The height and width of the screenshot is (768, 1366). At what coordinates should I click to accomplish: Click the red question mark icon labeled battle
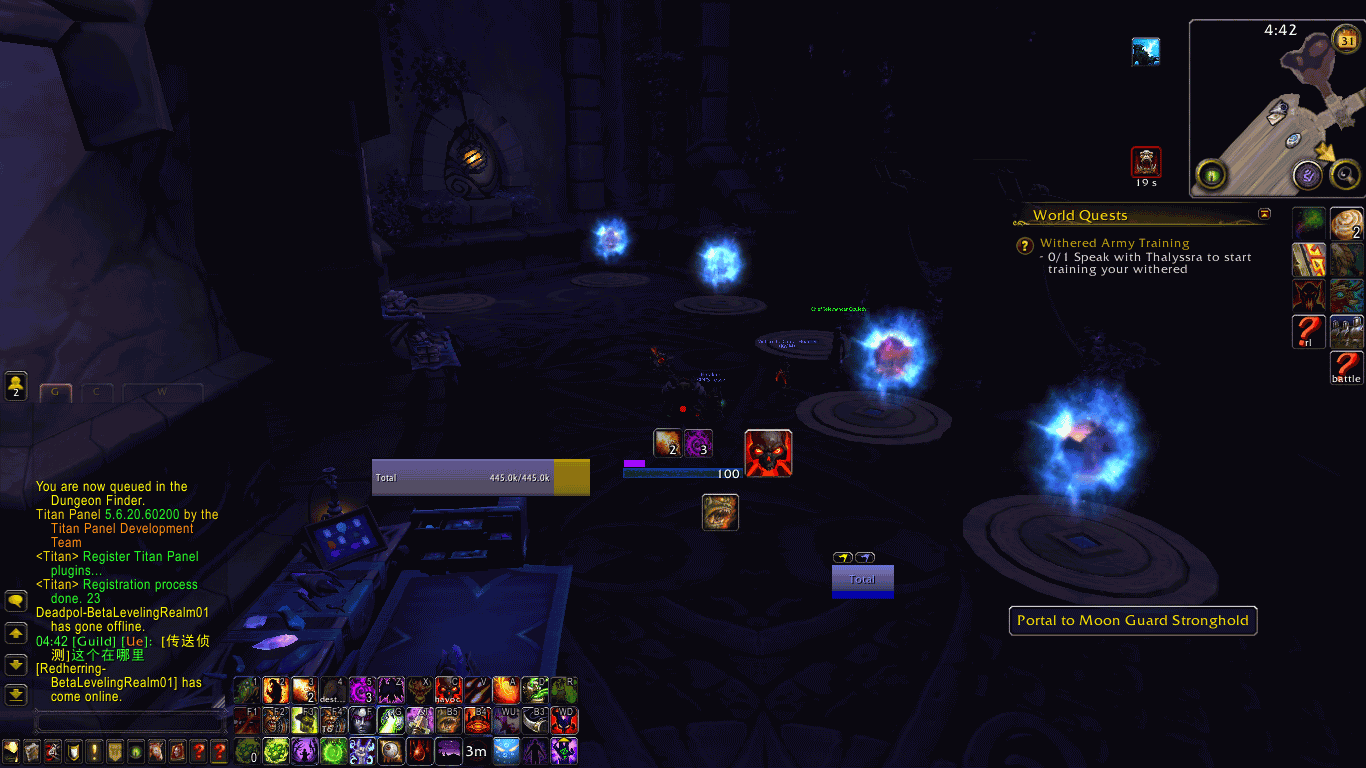point(1346,367)
